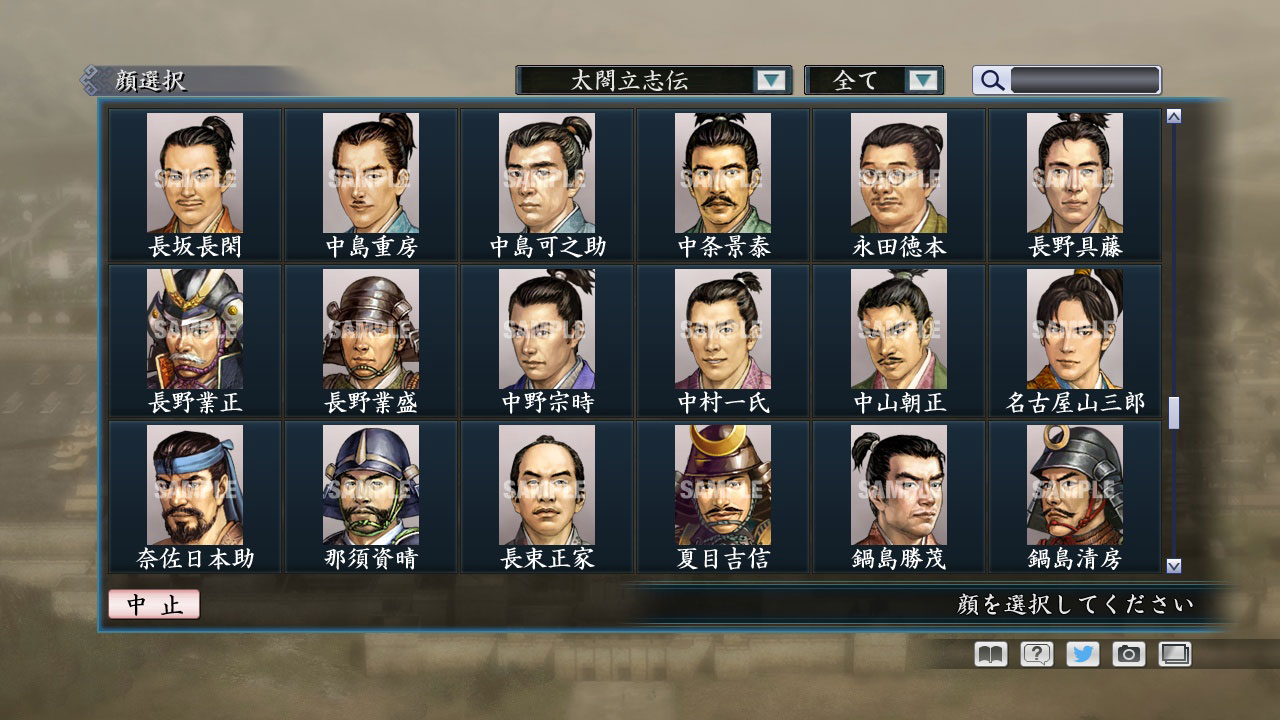1280x720 pixels.
Task: Open help via the question mark icon
Action: click(1035, 654)
